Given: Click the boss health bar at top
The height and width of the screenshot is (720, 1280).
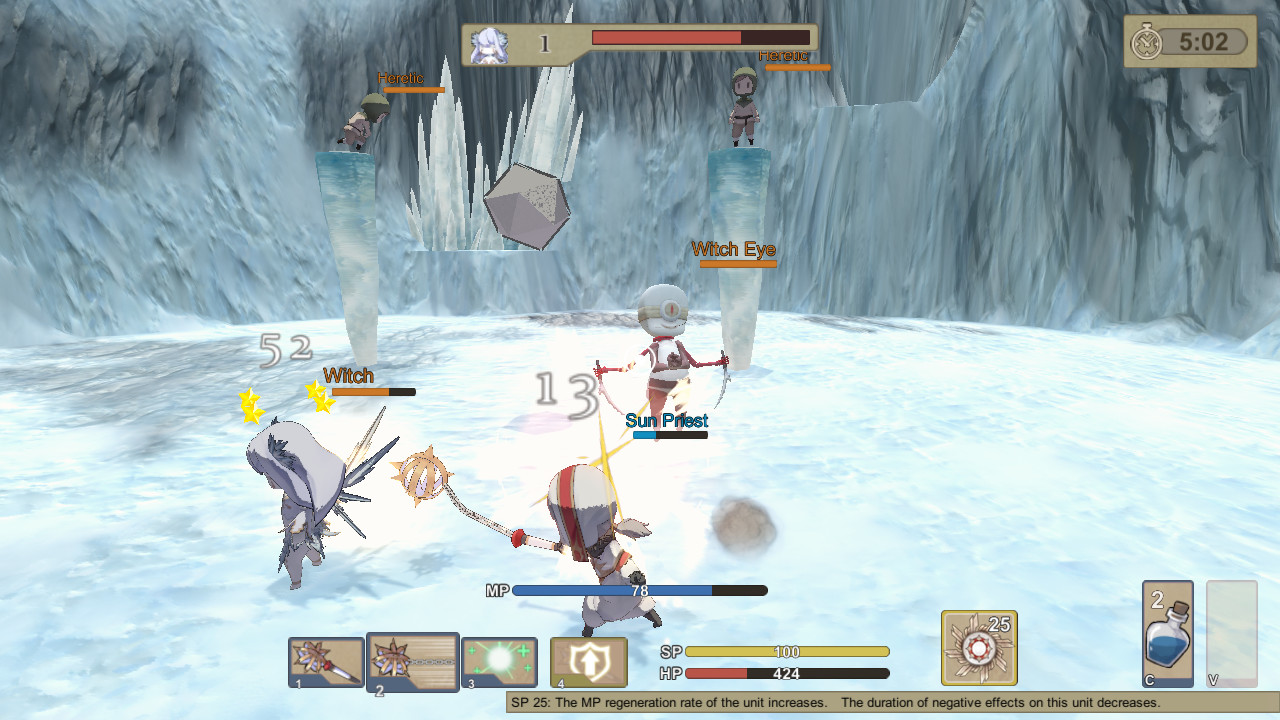Looking at the screenshot, I should [x=700, y=36].
